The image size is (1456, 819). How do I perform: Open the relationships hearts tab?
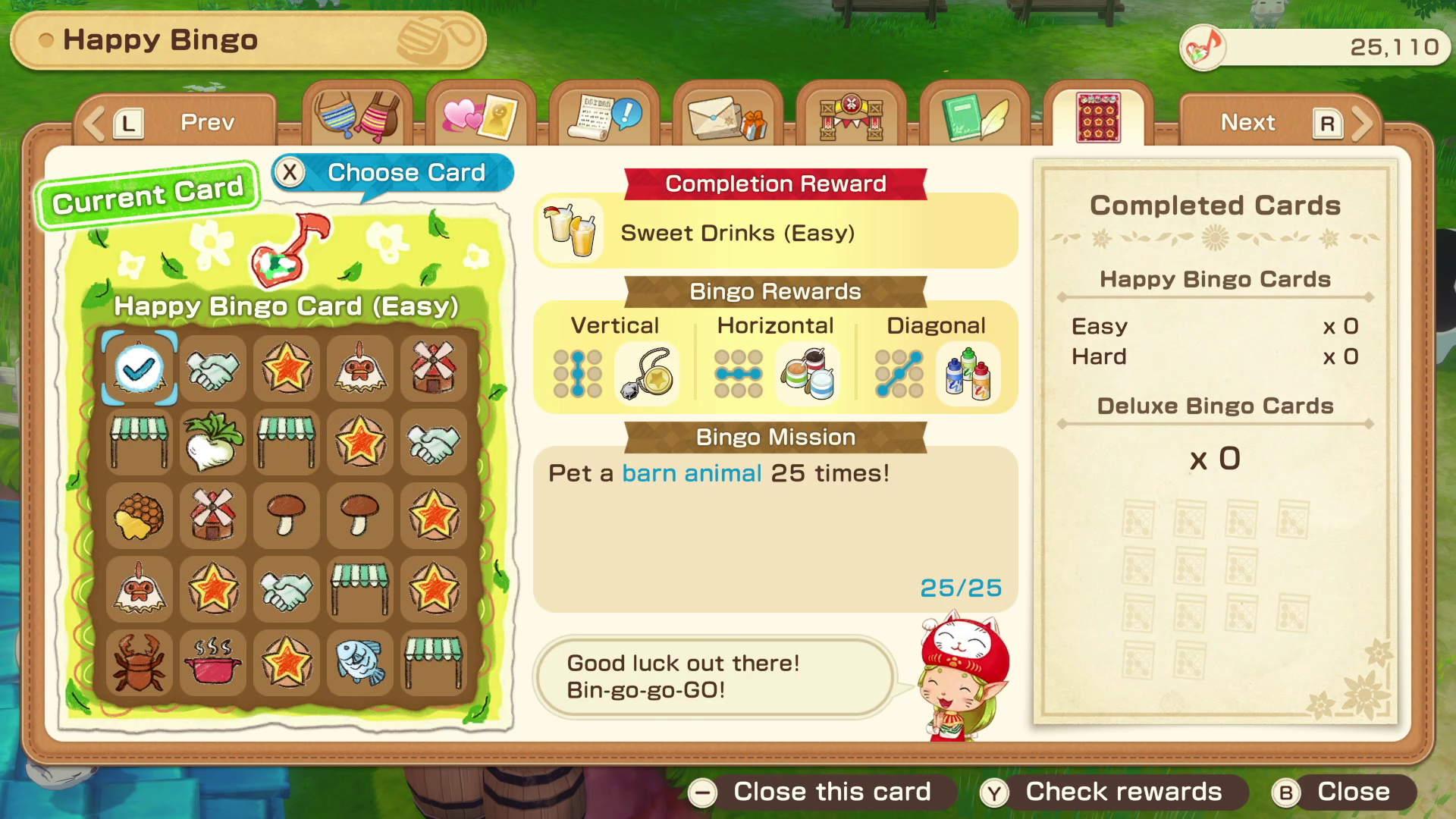click(x=479, y=118)
